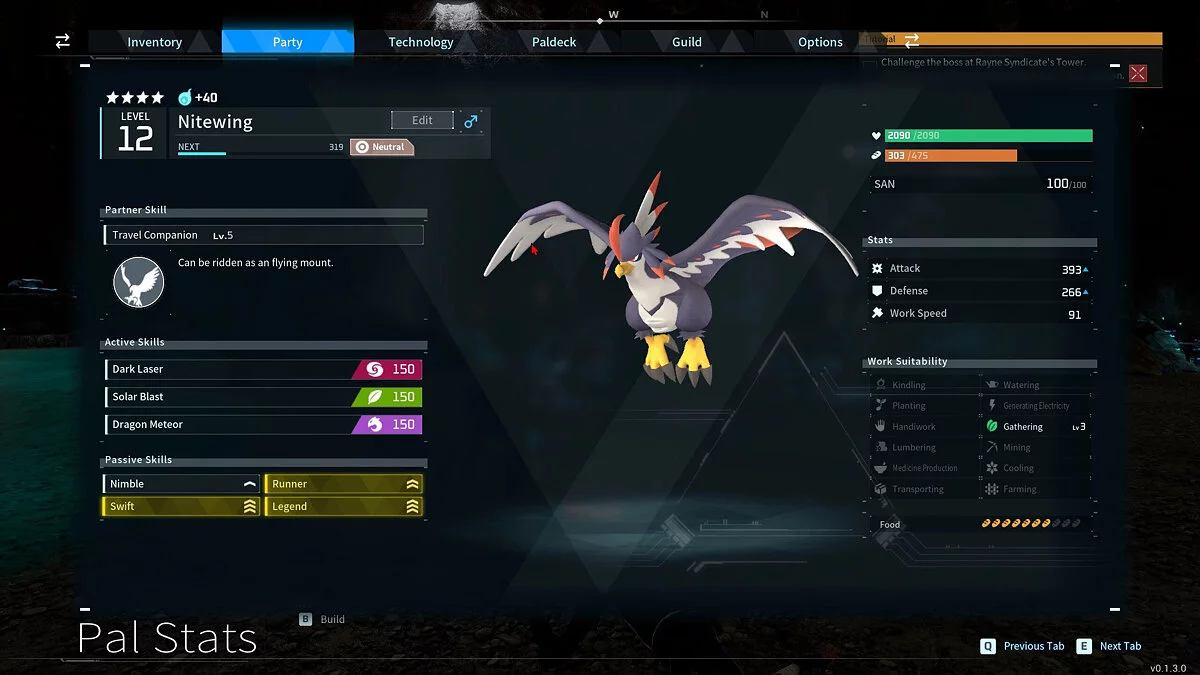Select the Dark Laser active skill

point(263,369)
